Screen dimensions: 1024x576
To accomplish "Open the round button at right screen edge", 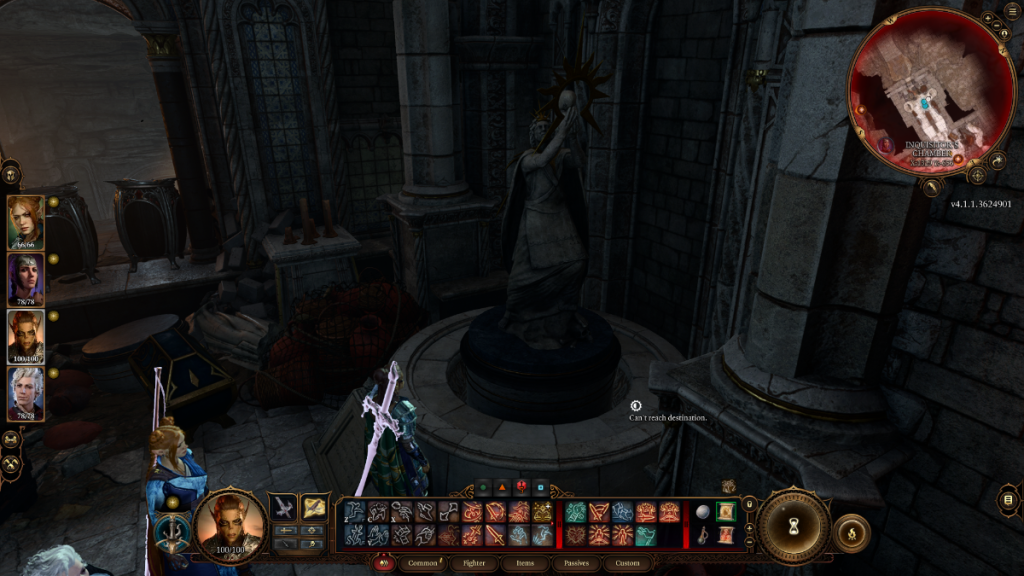I will pyautogui.click(x=1009, y=499).
